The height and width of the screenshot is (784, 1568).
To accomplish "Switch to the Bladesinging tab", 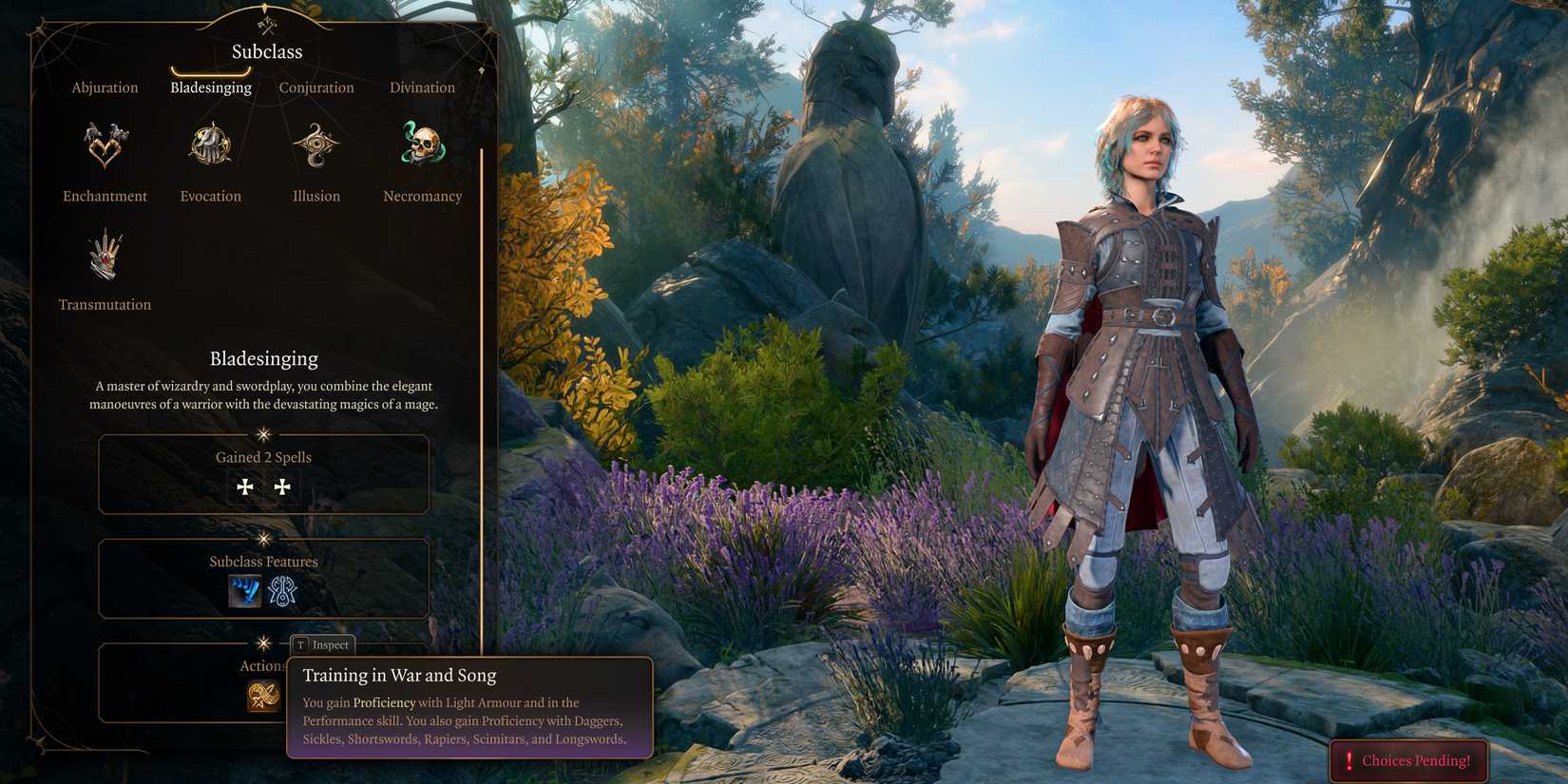I will 210,87.
